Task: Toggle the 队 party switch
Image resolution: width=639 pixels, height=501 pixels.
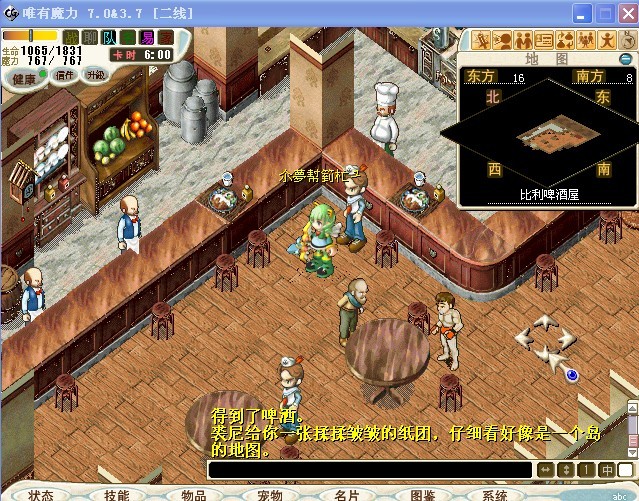Action: tap(110, 37)
